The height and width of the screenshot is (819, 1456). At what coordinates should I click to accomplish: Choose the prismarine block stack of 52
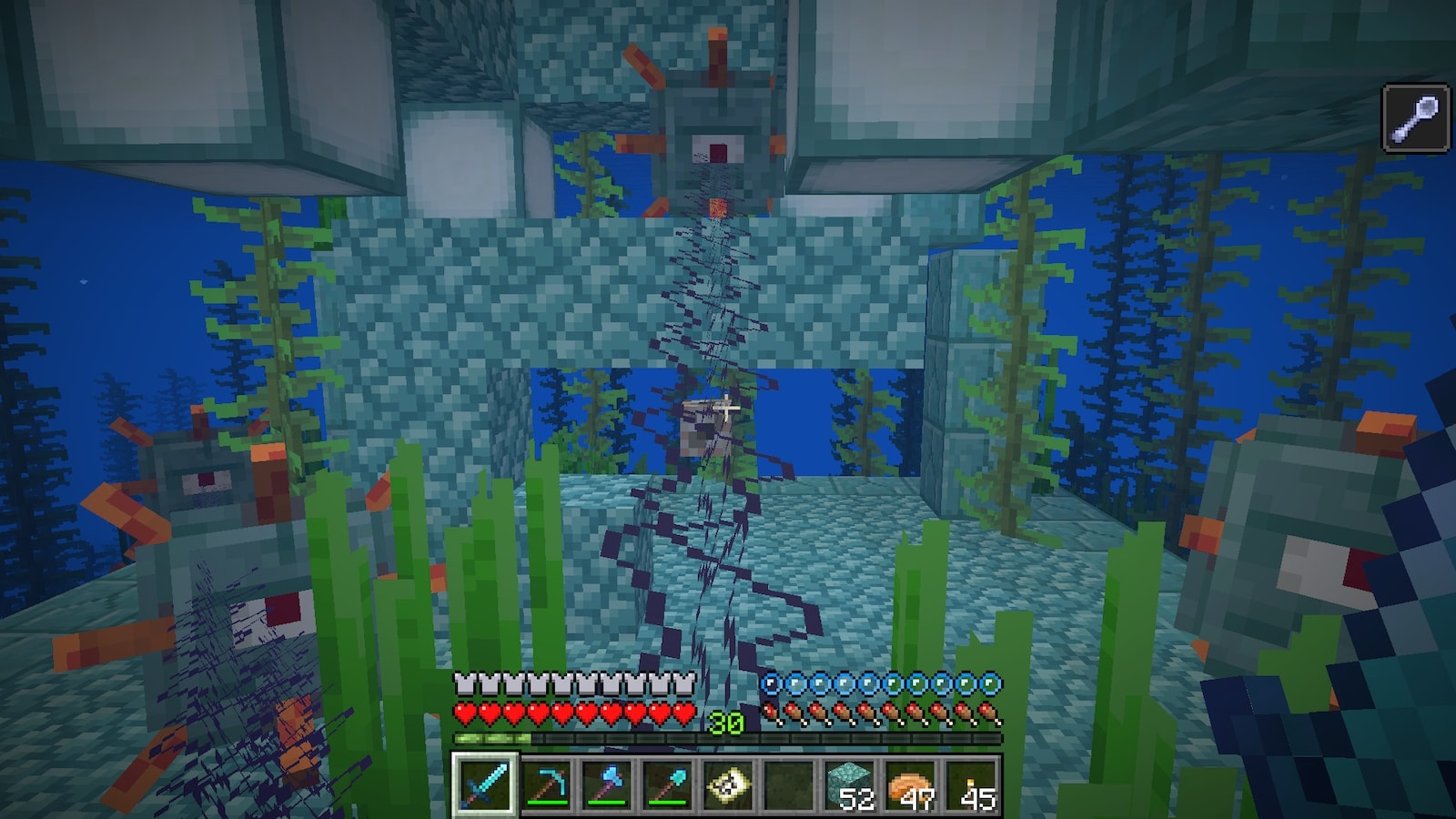pos(850,784)
